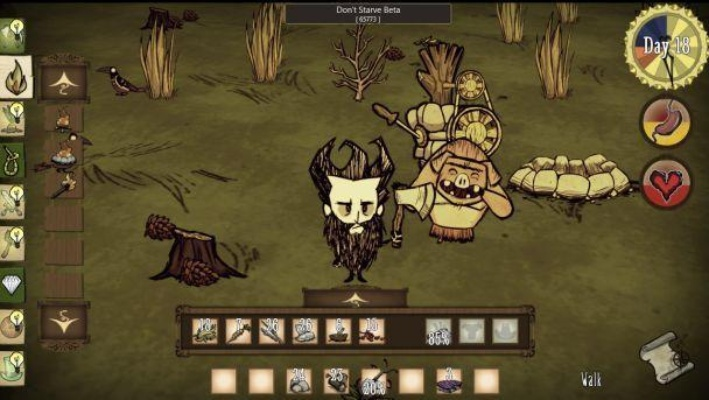Pick the rocks stack of 26
This screenshot has height=400, width=709.
coord(305,331)
